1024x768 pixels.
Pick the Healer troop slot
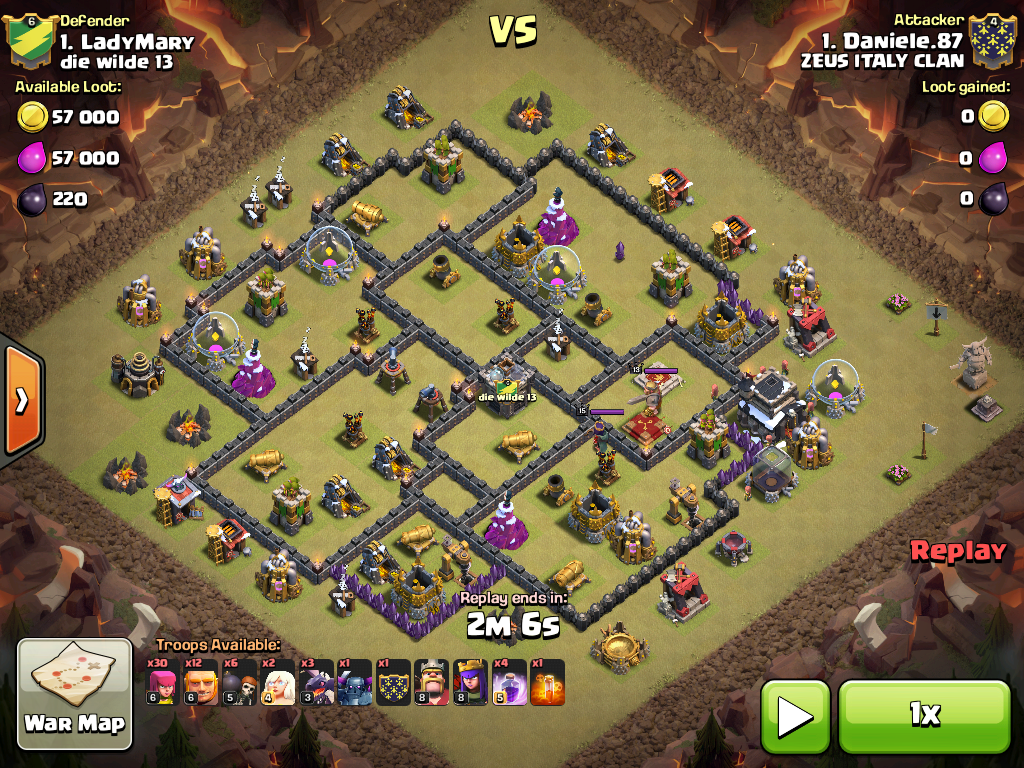tap(278, 683)
